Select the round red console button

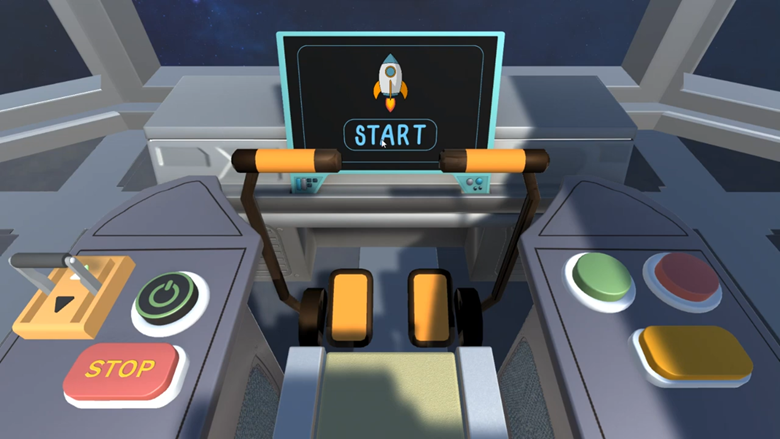(683, 274)
